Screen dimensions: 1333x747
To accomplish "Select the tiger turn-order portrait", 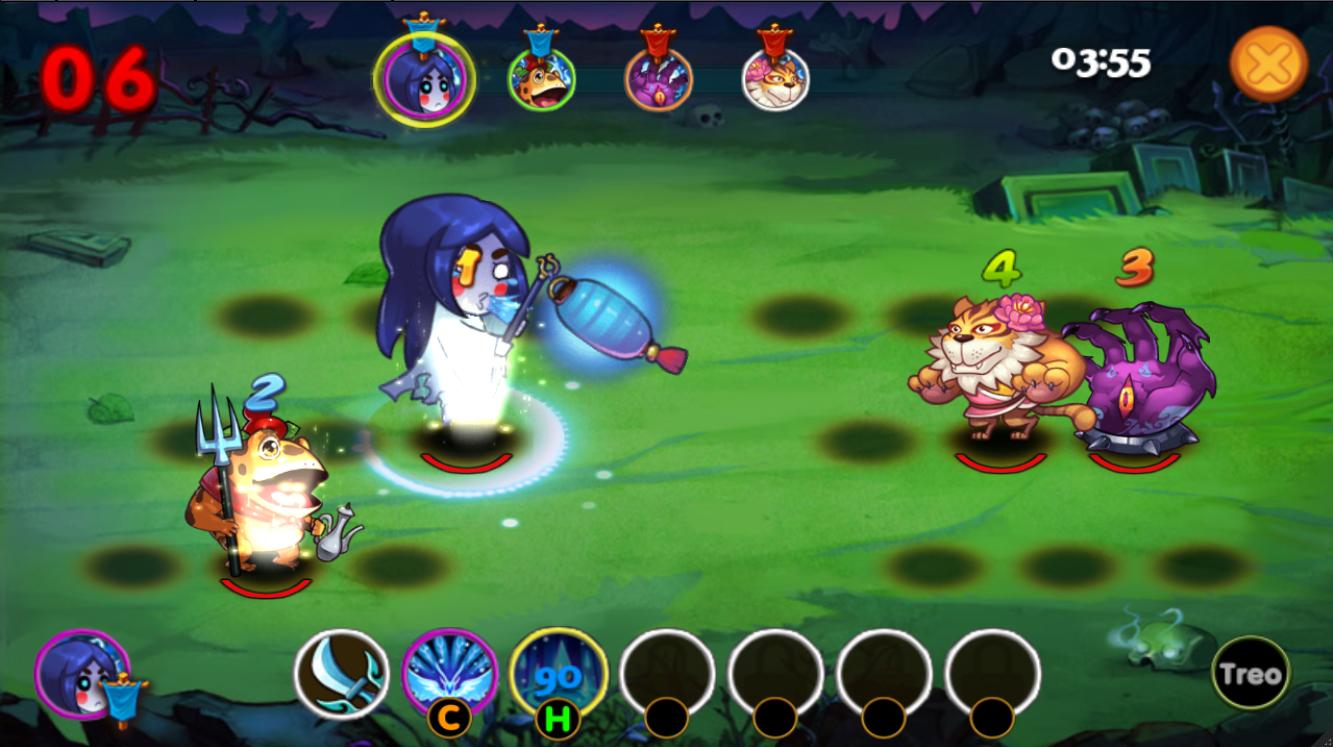I will (775, 79).
